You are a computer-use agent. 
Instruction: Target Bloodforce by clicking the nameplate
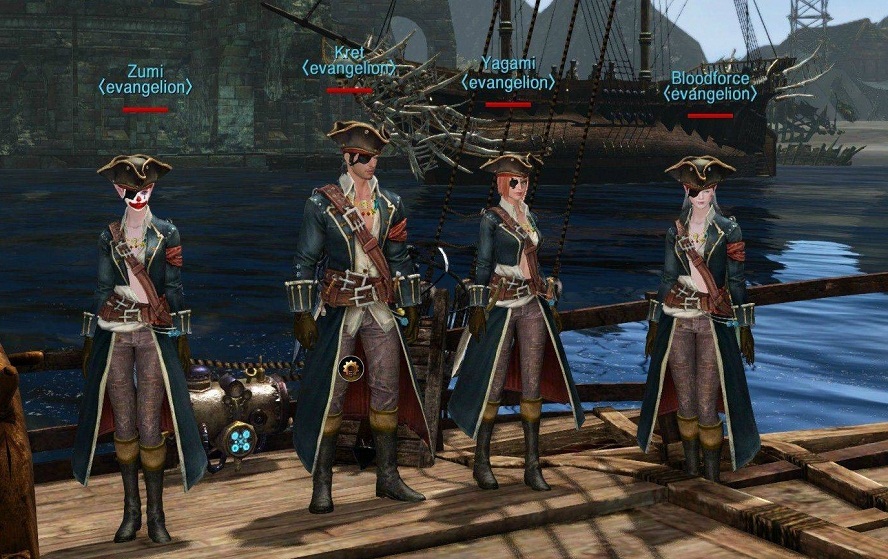click(710, 78)
